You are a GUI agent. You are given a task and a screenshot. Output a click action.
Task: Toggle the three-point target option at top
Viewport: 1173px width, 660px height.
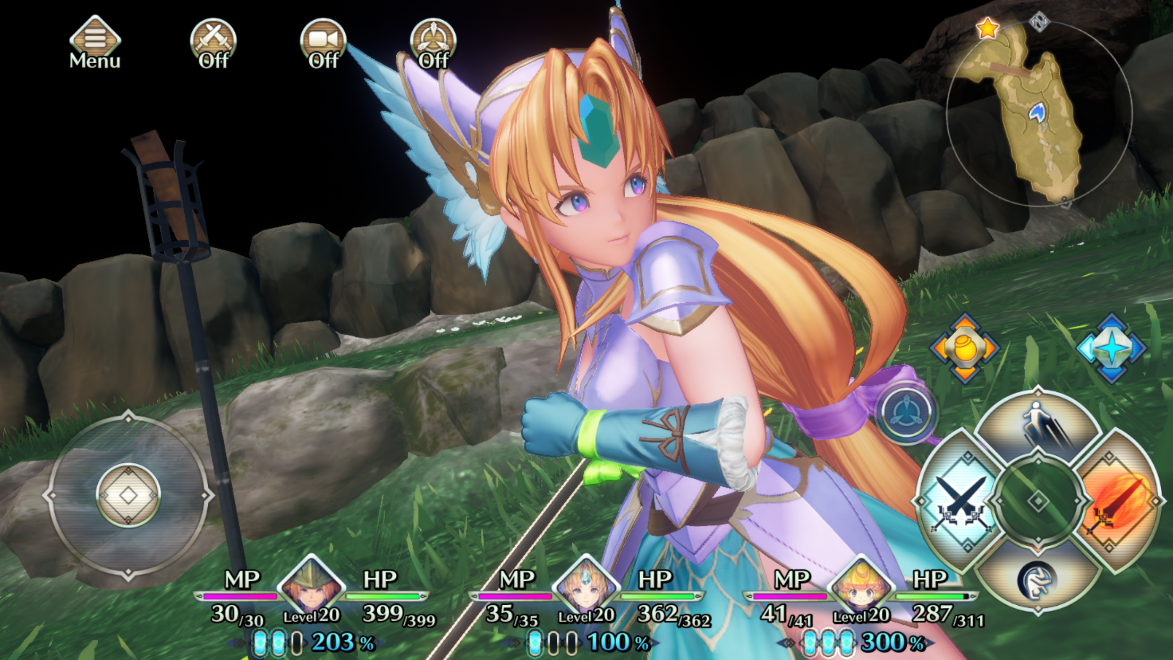(433, 42)
